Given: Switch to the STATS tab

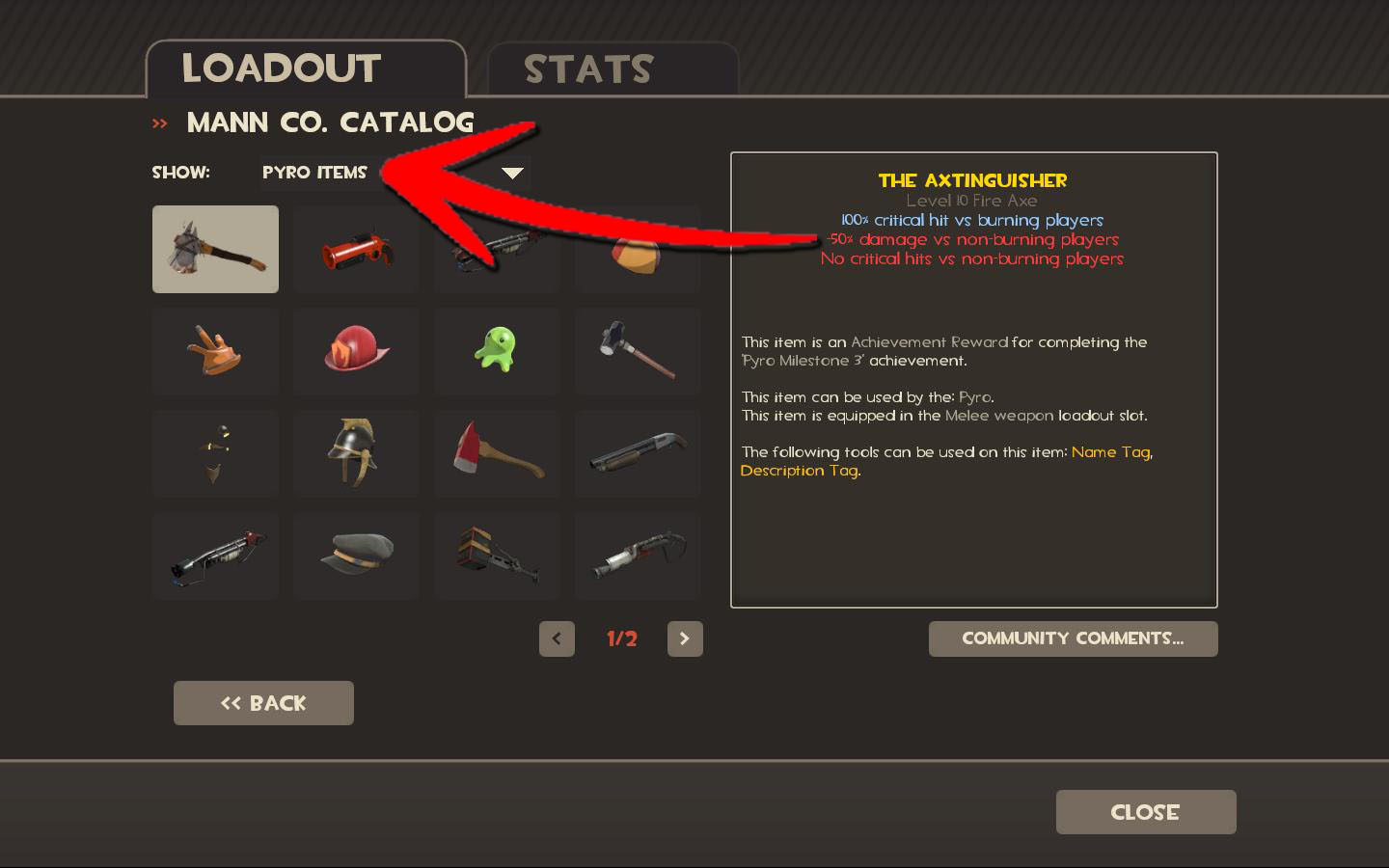Looking at the screenshot, I should pyautogui.click(x=588, y=68).
